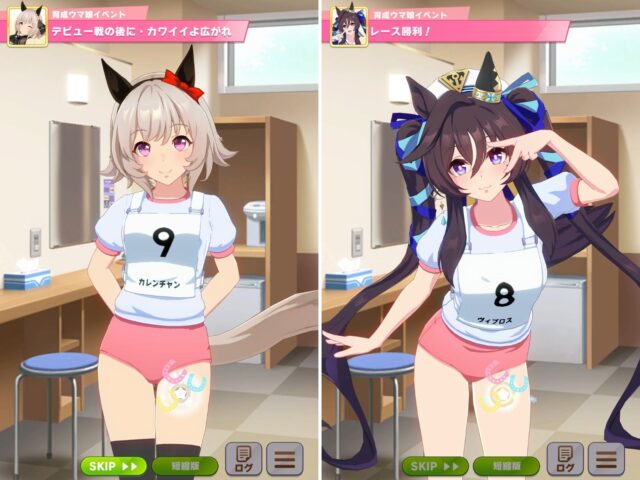Toggle 短縮版 in the Vivlos event
640x480 pixels.
click(x=506, y=466)
